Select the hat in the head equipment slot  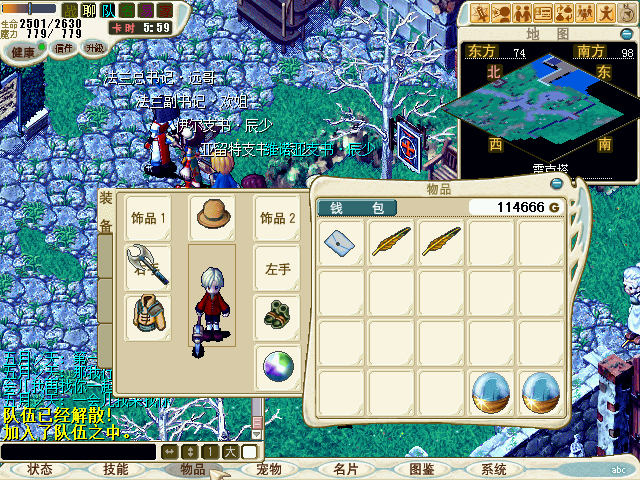[212, 217]
